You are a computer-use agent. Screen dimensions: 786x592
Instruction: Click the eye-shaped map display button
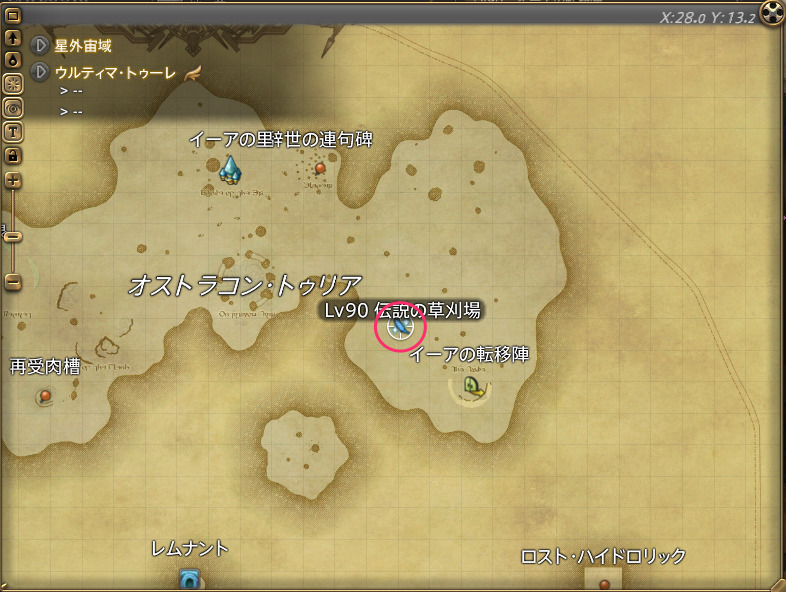(x=13, y=107)
